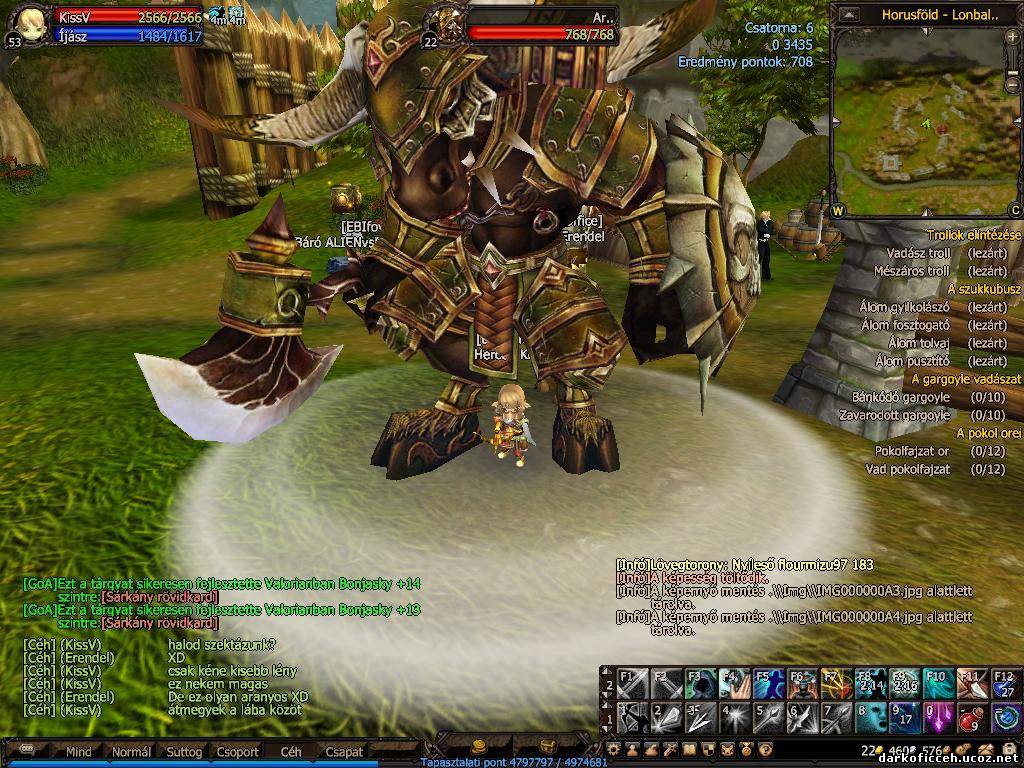Open the Csapat chat tab
The width and height of the screenshot is (1024, 768).
(344, 751)
